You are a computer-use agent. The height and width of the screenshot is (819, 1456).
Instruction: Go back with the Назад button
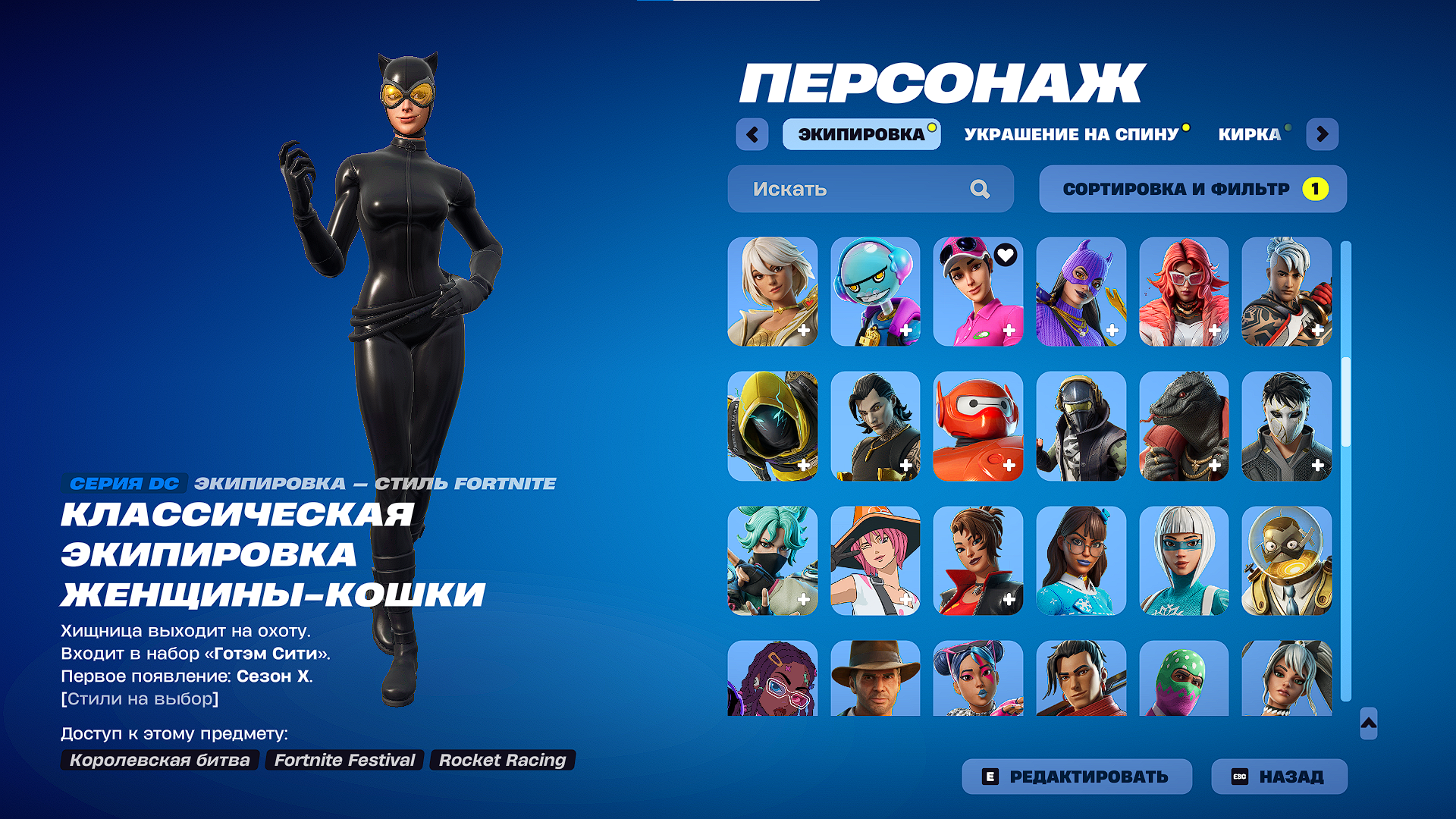tap(1279, 777)
